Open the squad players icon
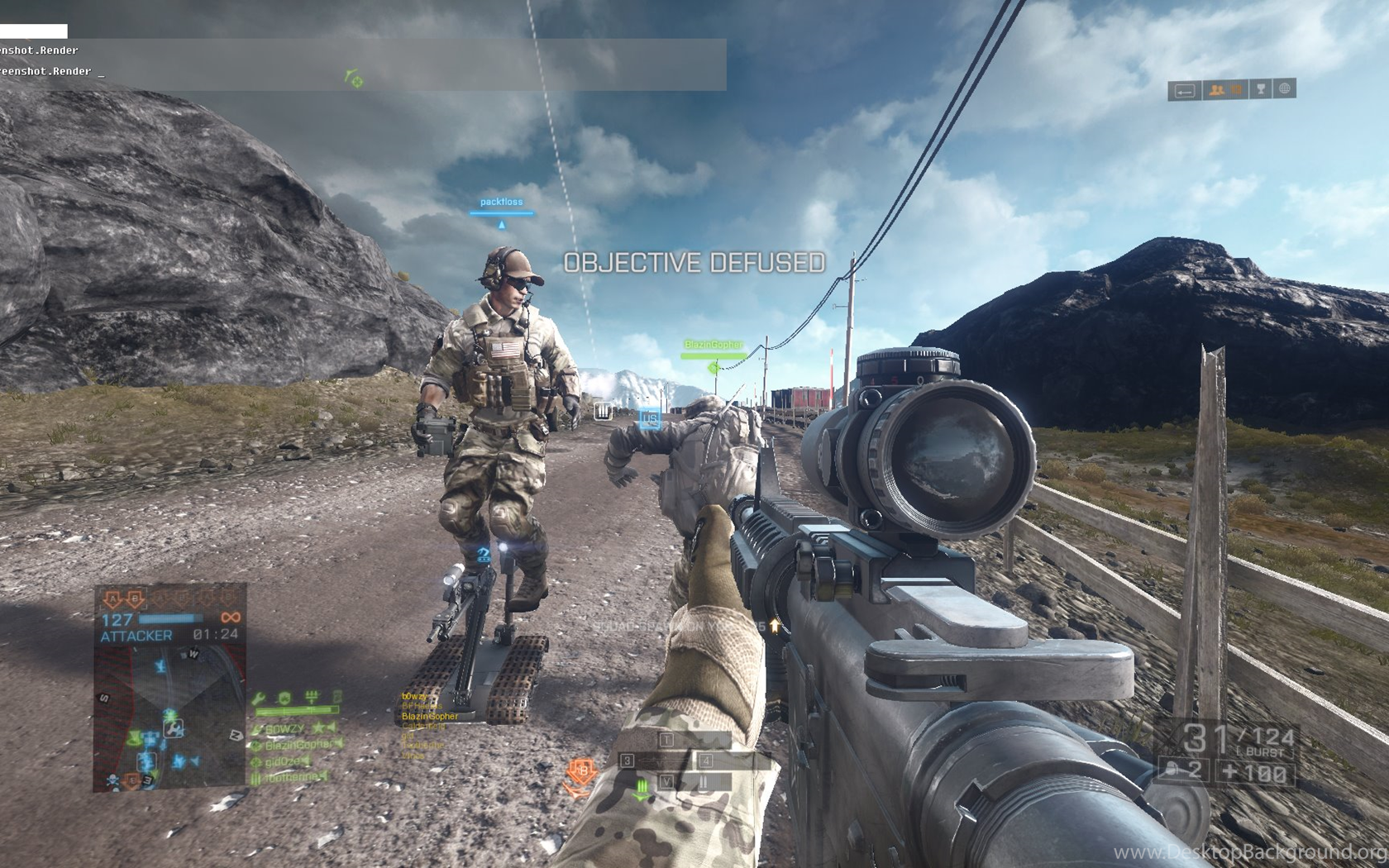The height and width of the screenshot is (868, 1389). 1216,90
